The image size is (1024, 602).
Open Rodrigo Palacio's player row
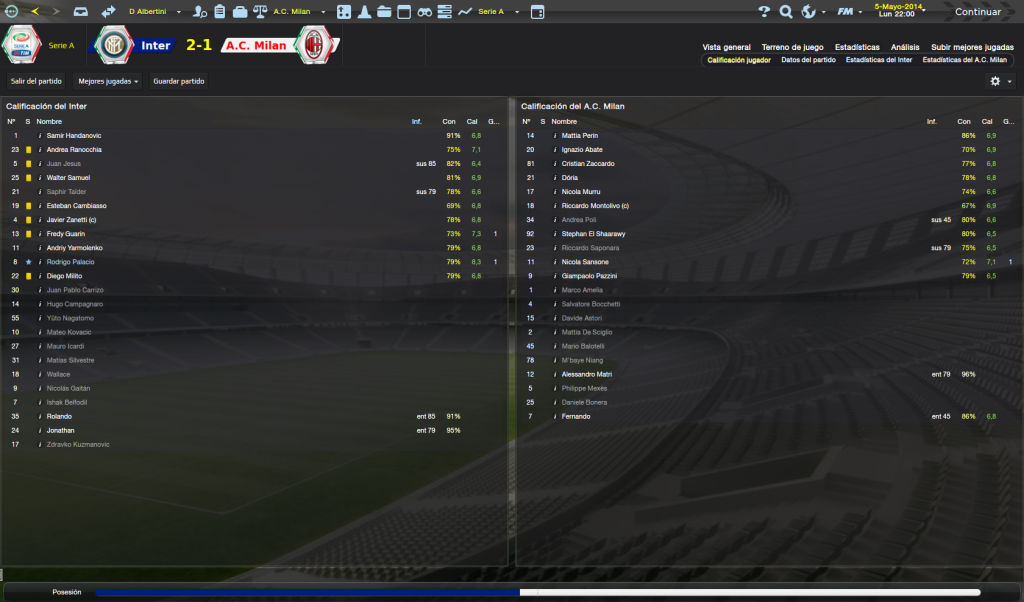(74, 261)
